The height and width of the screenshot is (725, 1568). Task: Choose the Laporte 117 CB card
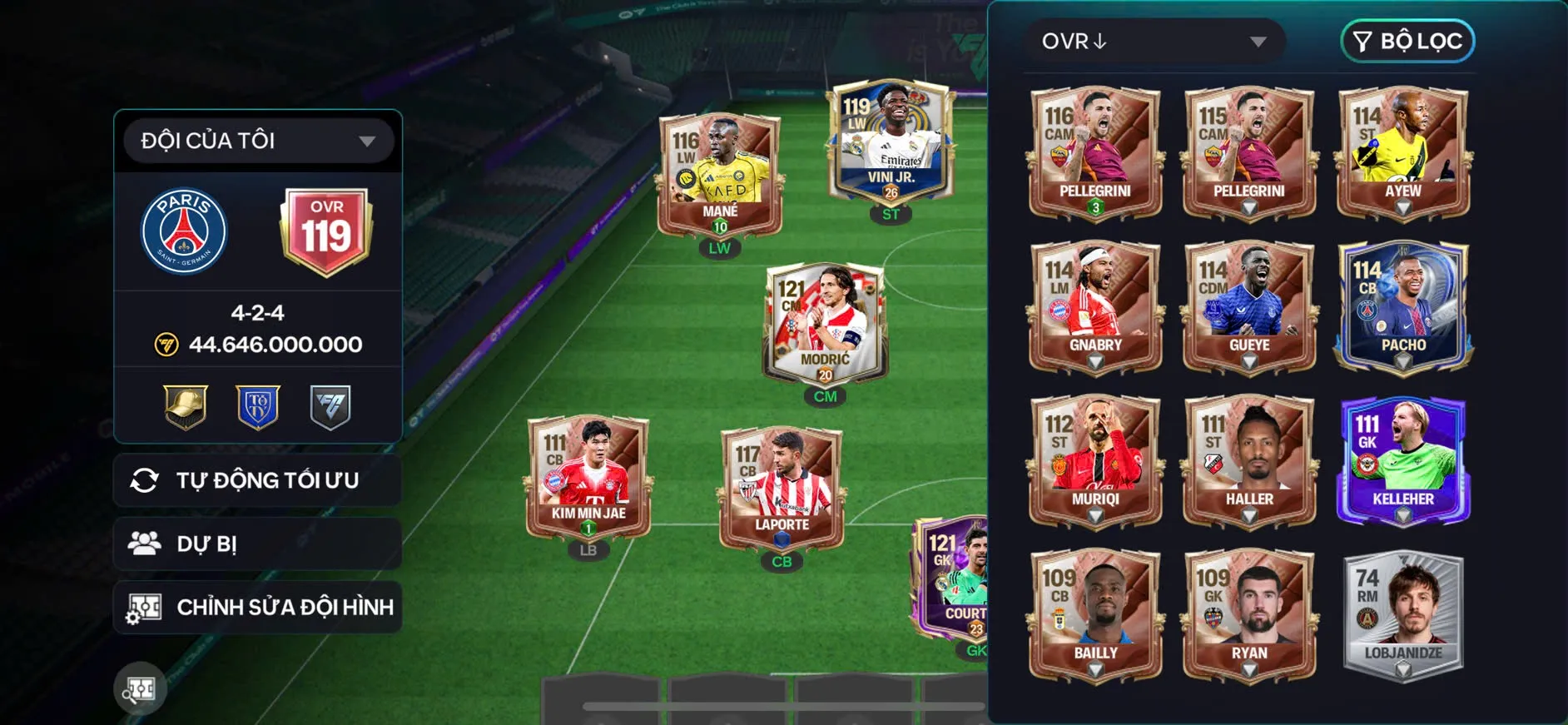coord(782,488)
